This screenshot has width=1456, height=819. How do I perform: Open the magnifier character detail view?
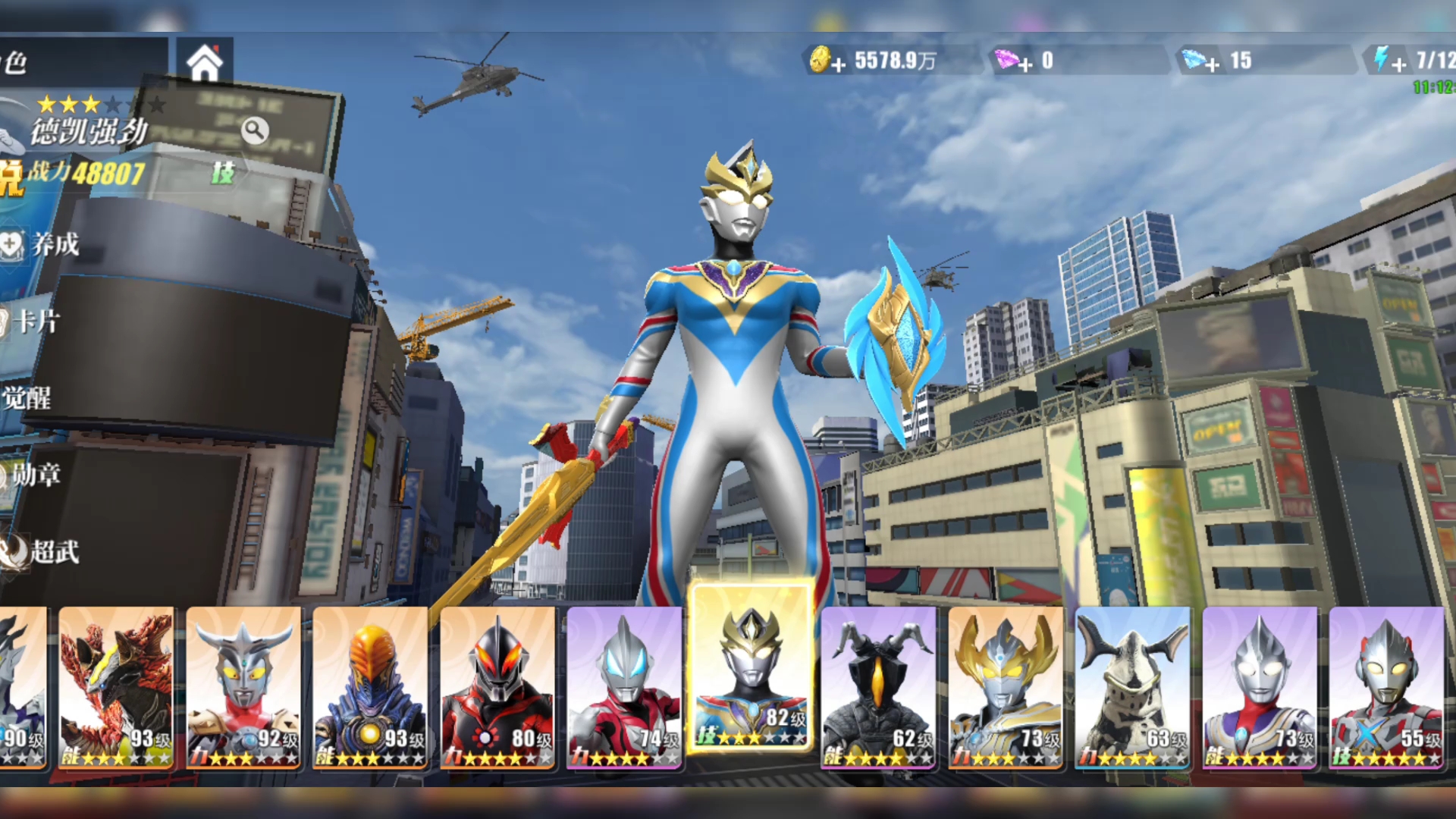pos(255,131)
